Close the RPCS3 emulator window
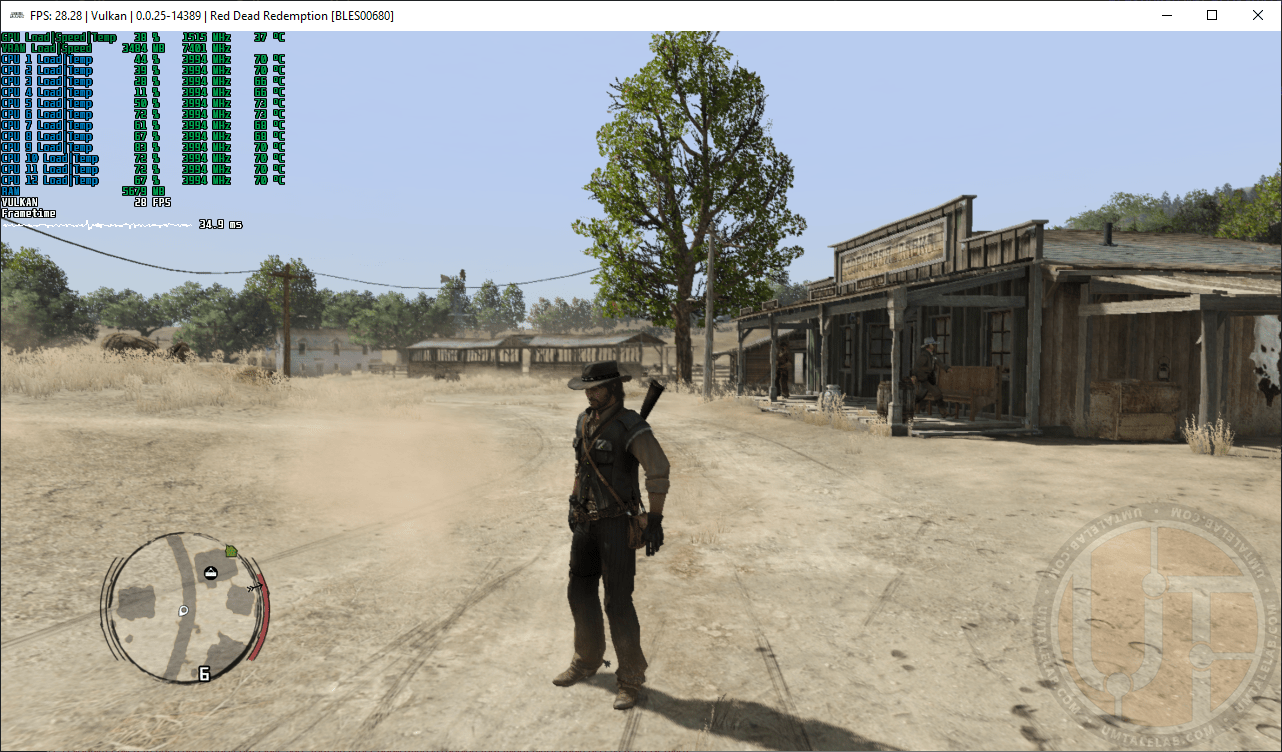 coord(1257,15)
